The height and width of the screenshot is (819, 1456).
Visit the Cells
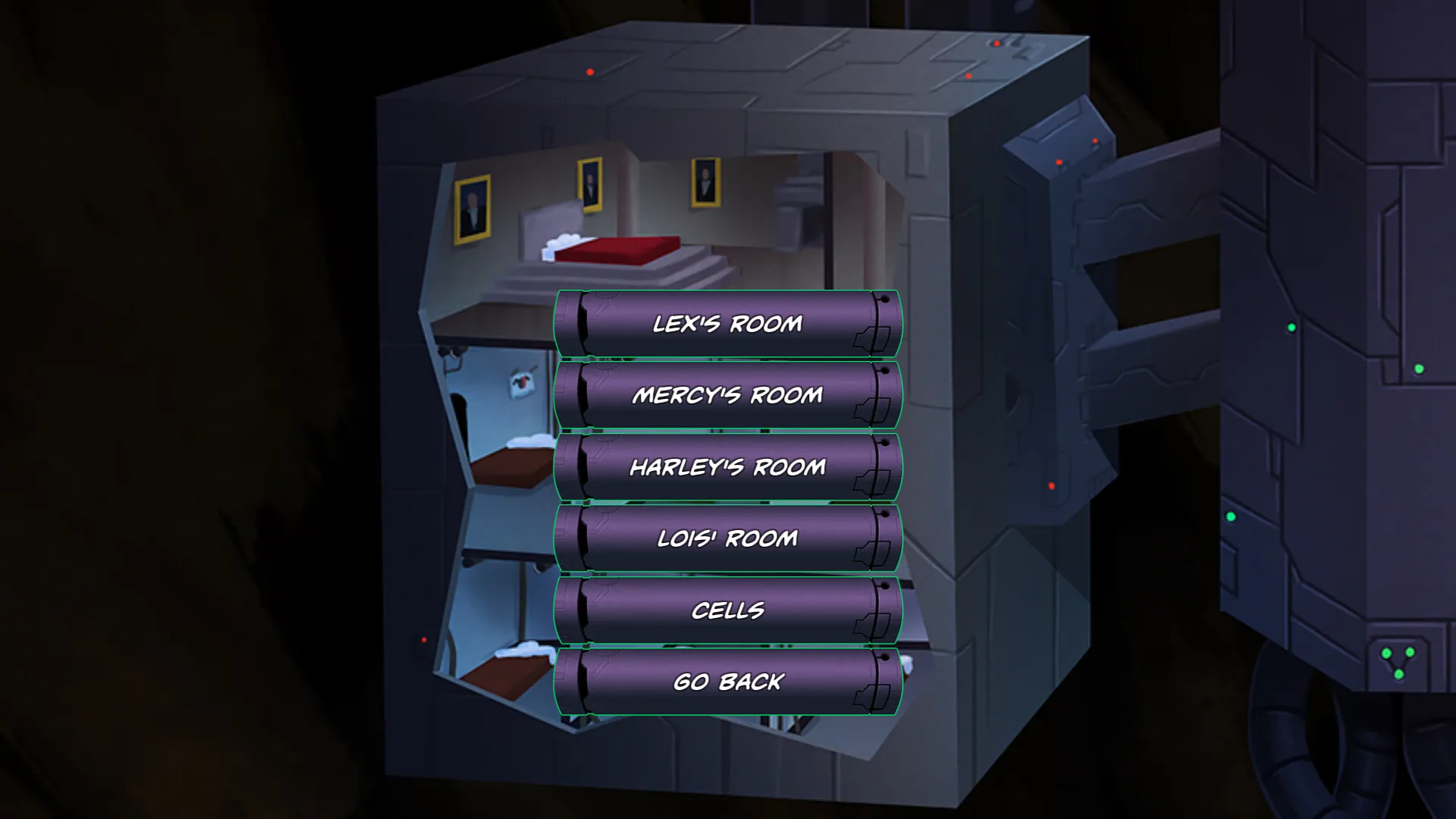728,610
